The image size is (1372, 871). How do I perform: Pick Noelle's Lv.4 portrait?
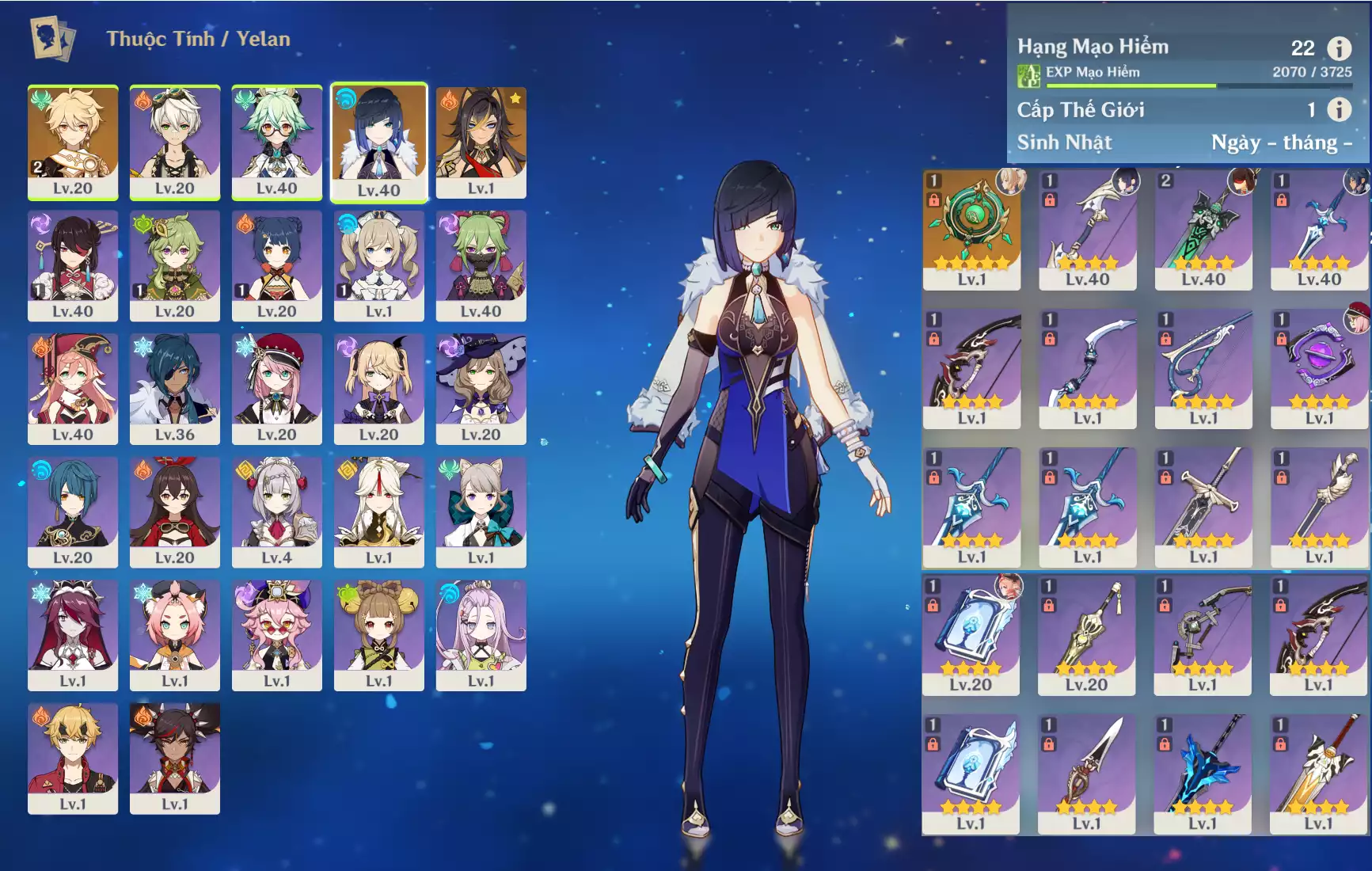(x=276, y=512)
